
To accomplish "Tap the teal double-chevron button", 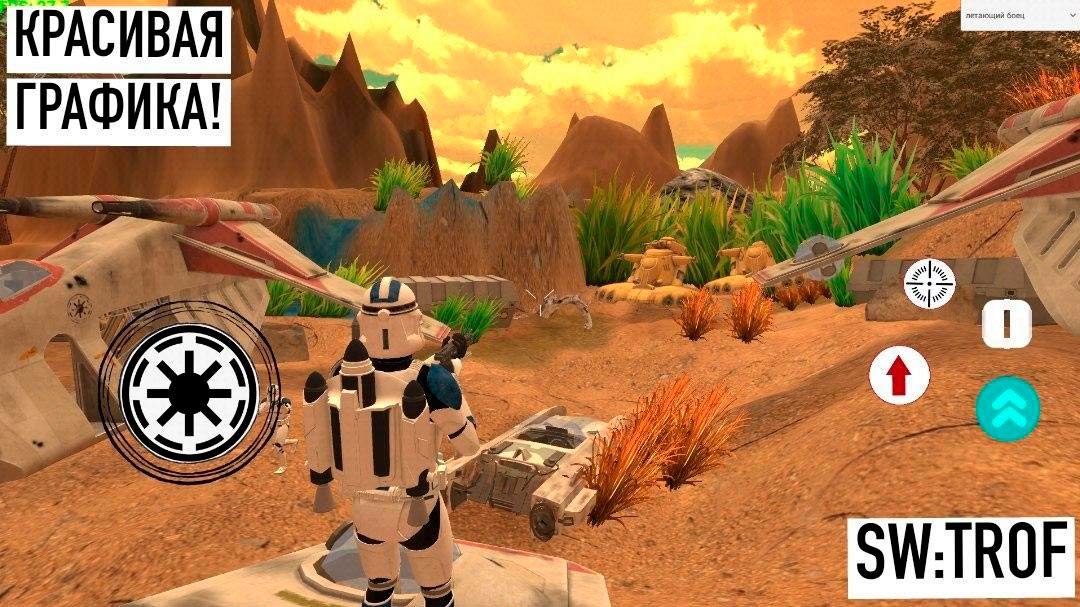I will click(x=1007, y=409).
